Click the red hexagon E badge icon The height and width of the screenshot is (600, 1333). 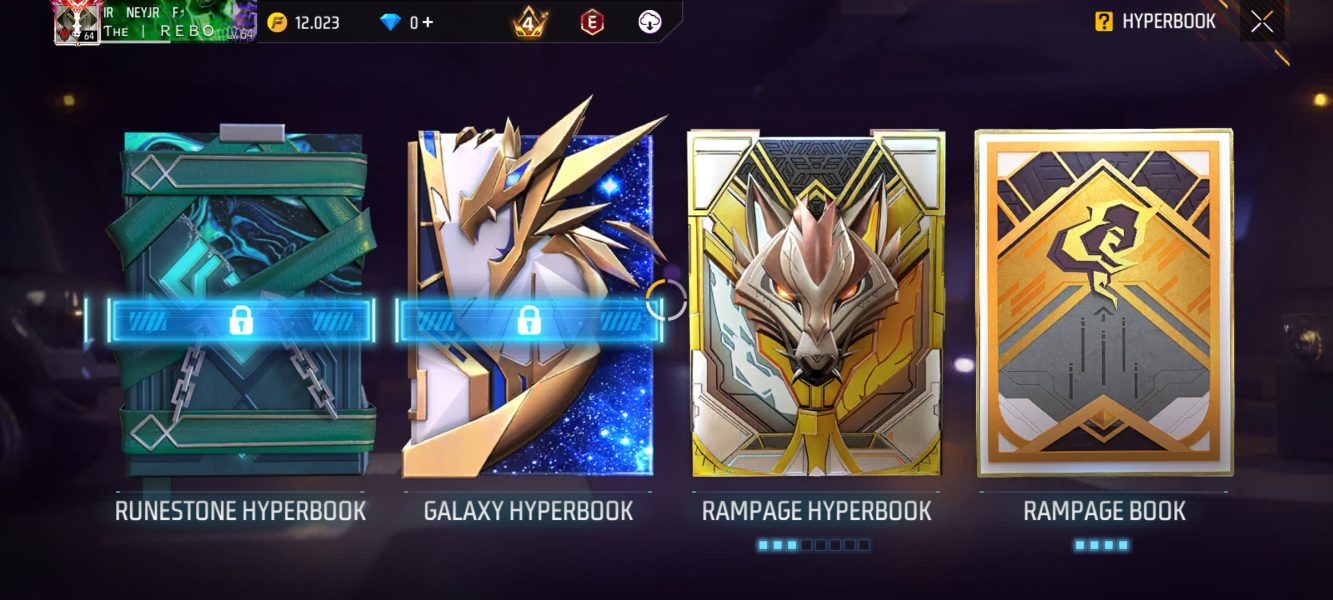(593, 22)
